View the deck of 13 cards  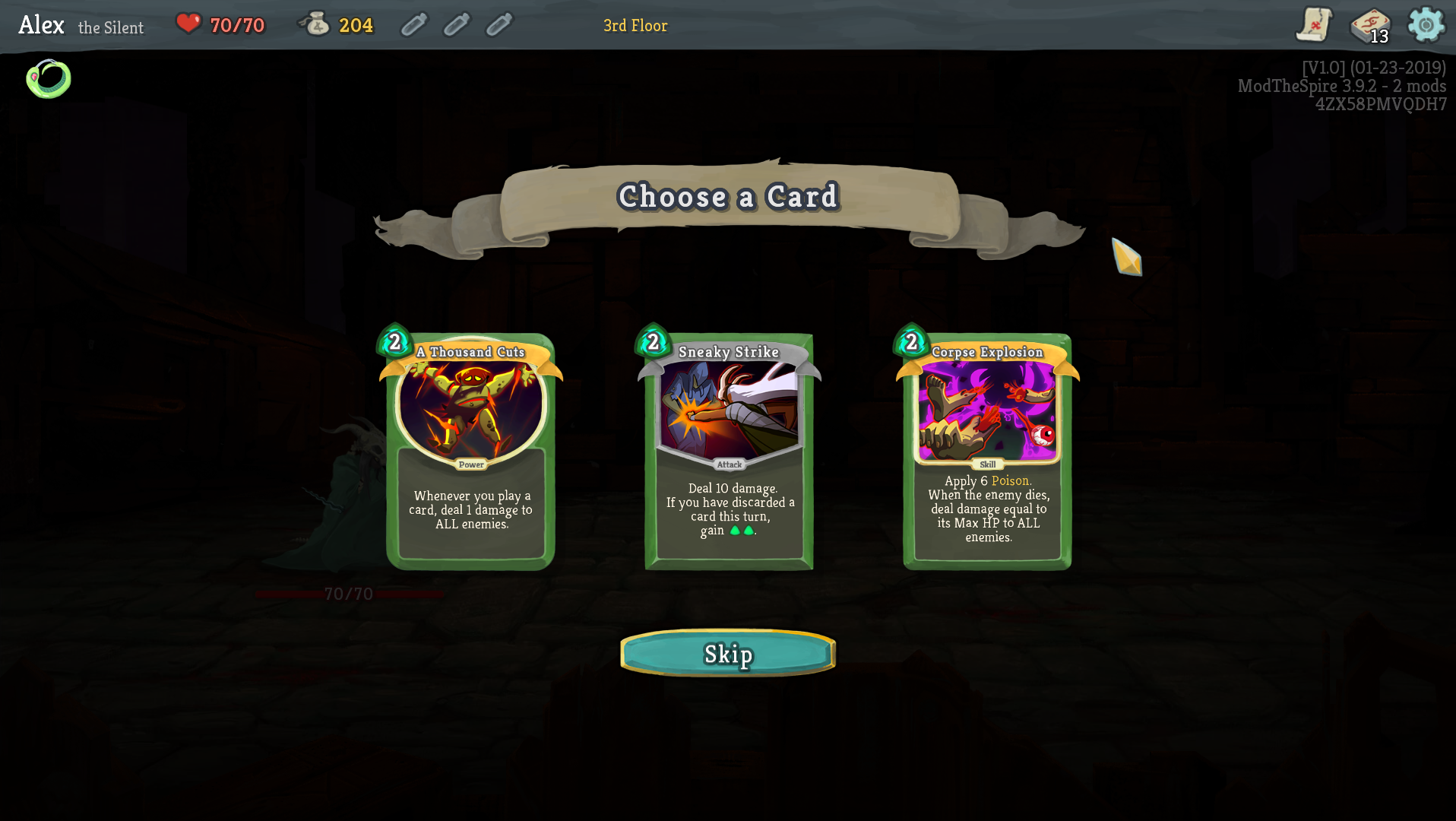click(x=1369, y=25)
